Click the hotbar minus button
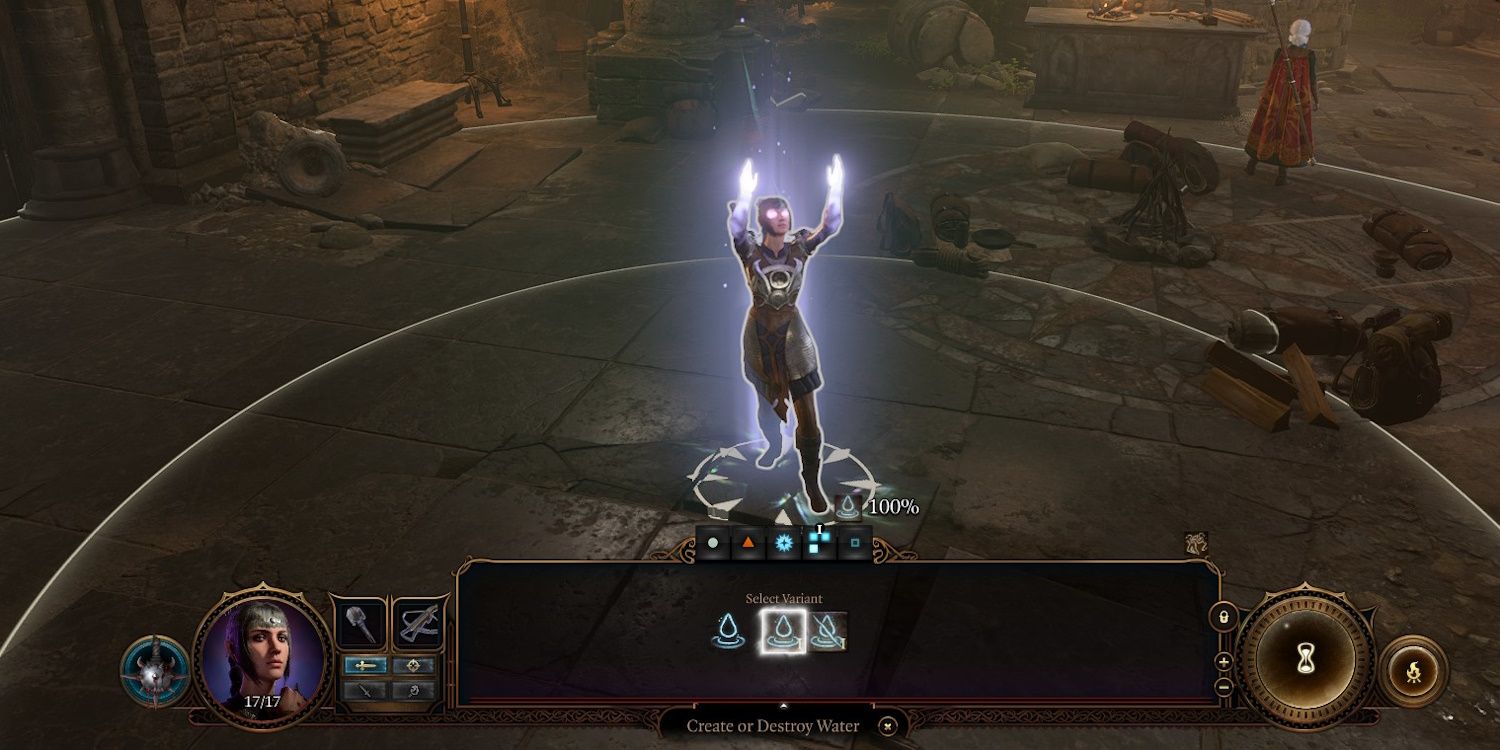The width and height of the screenshot is (1500, 750). point(1223,686)
